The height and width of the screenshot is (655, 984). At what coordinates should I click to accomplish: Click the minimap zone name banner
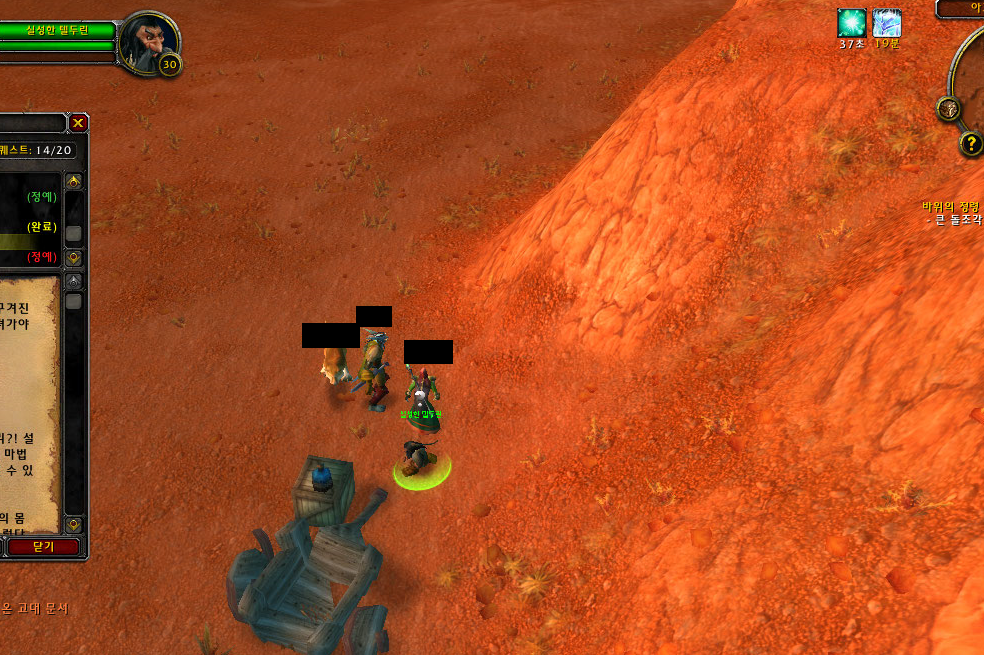click(964, 8)
